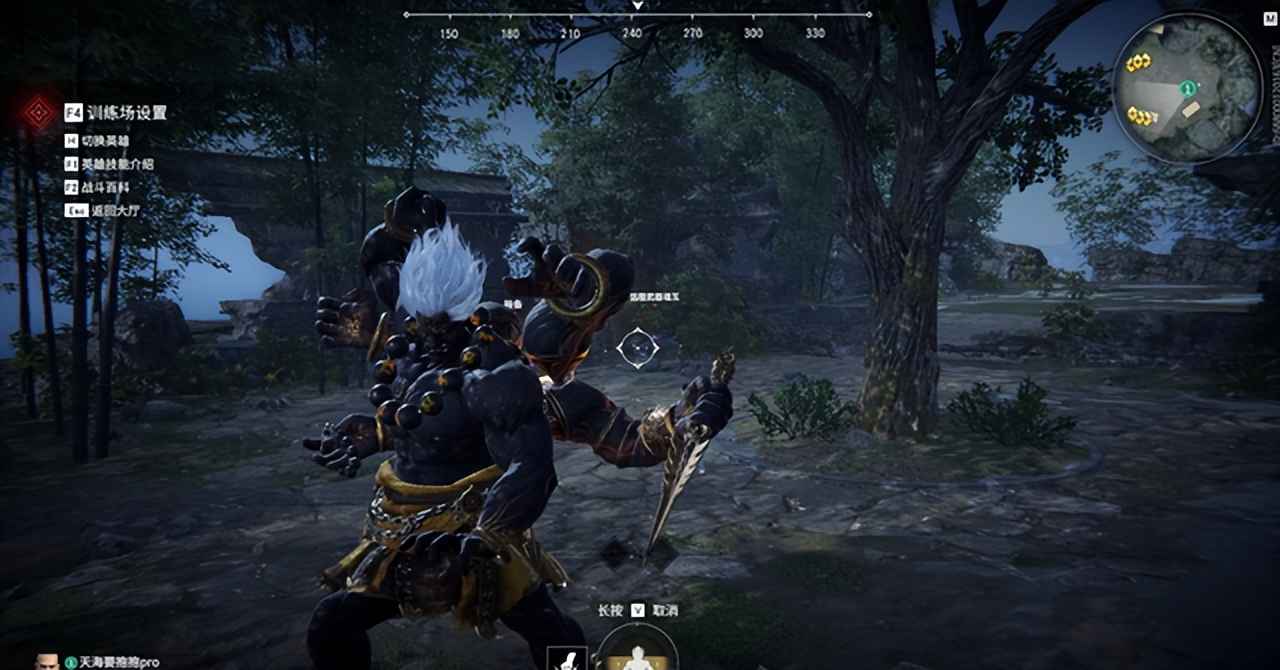Choose 切换英雄 to switch hero
The height and width of the screenshot is (670, 1280).
104,142
